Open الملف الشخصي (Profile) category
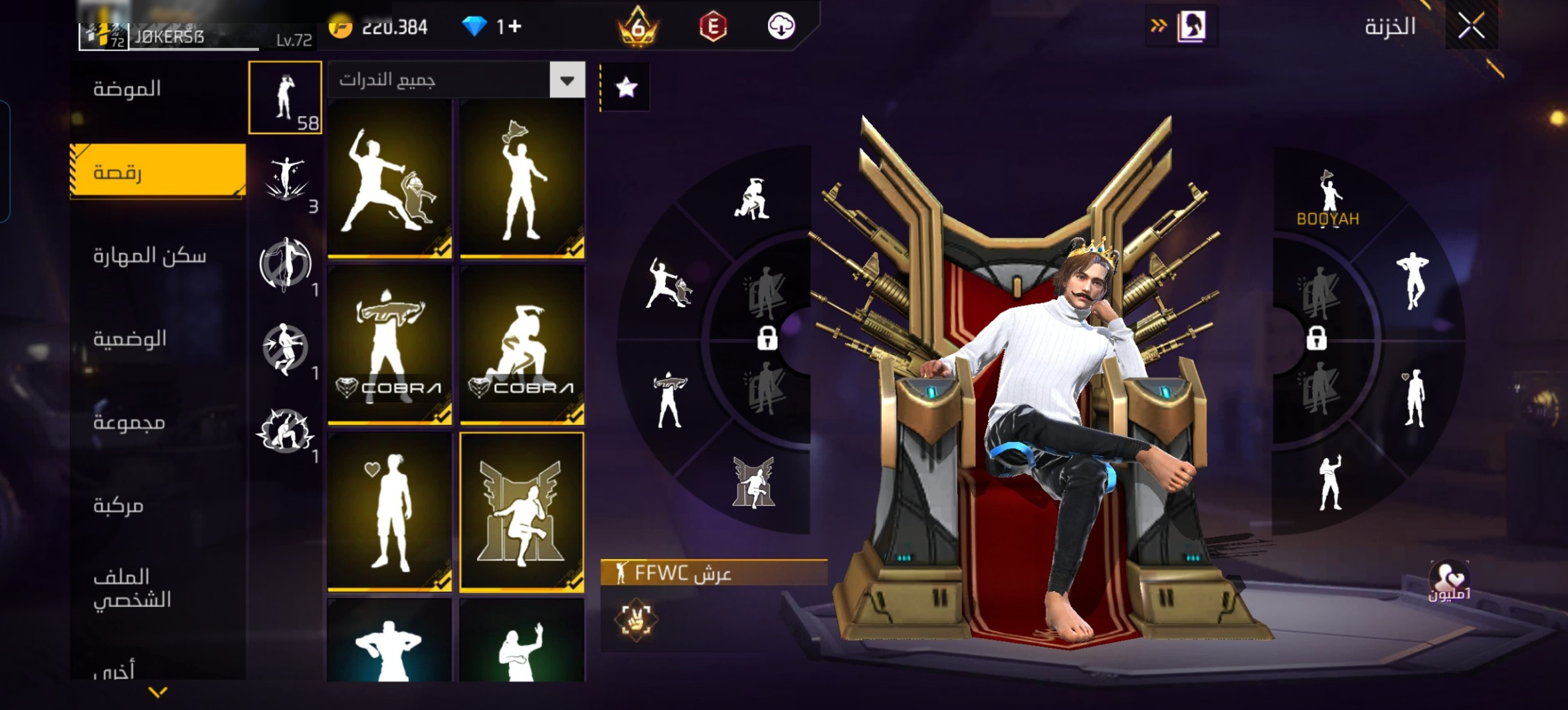The height and width of the screenshot is (710, 1568). 132,588
